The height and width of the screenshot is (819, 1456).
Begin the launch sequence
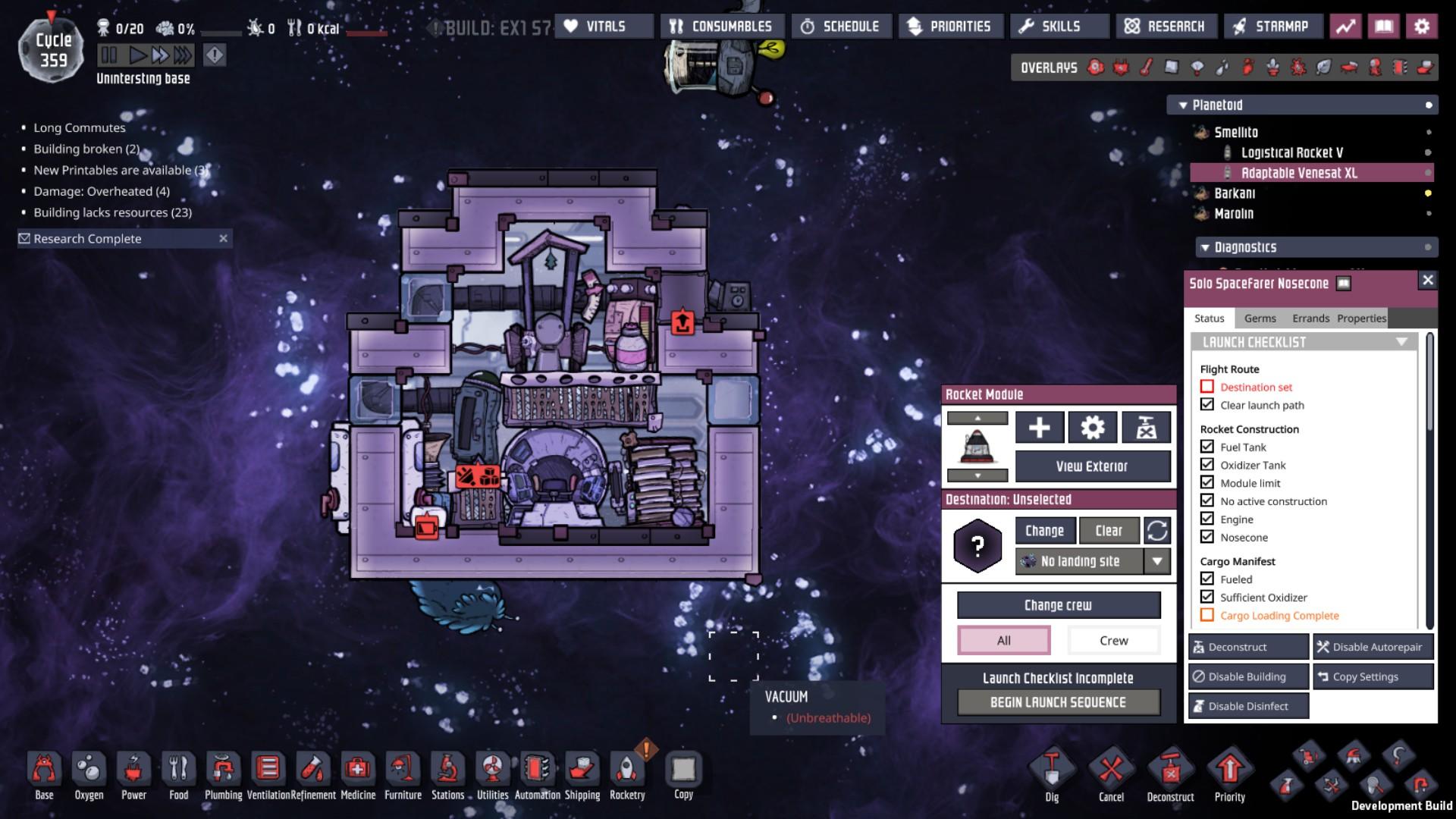1058,702
